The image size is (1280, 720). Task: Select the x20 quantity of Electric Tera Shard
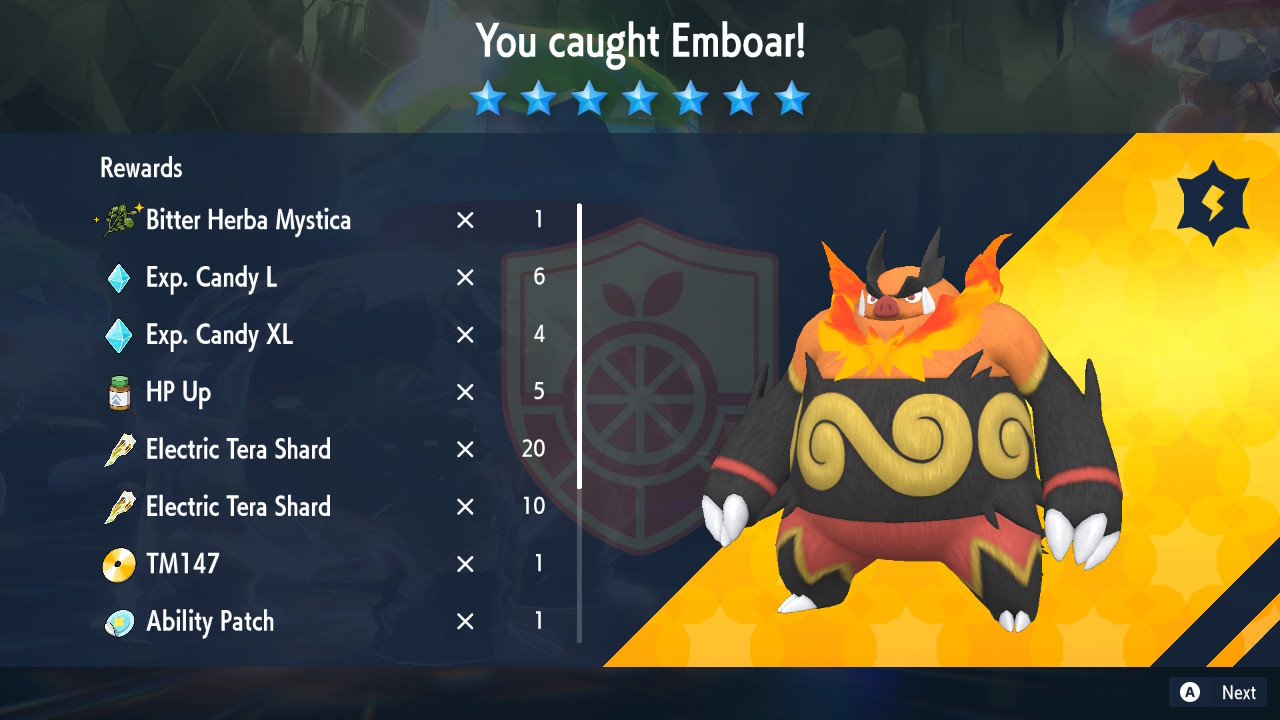pyautogui.click(x=533, y=449)
